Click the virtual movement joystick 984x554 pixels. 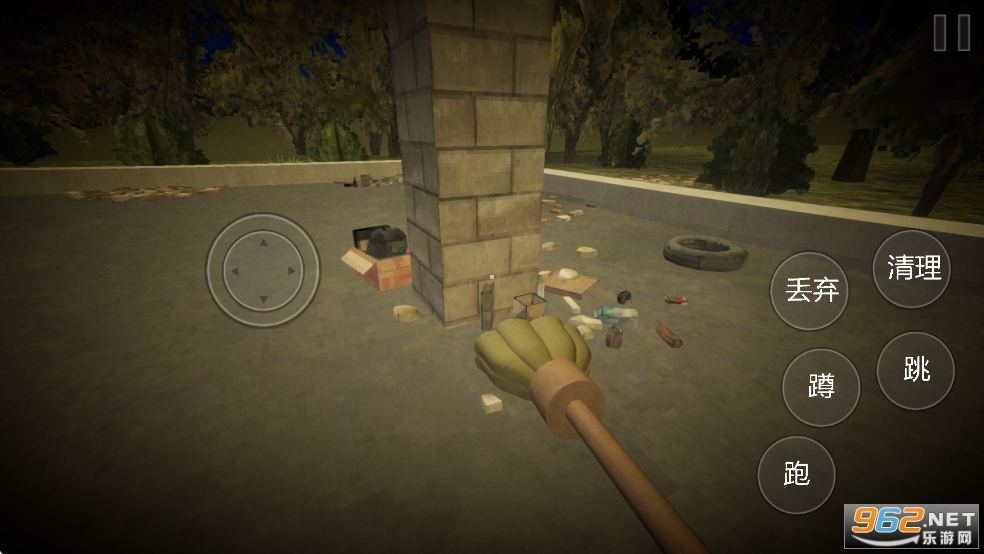(x=263, y=270)
